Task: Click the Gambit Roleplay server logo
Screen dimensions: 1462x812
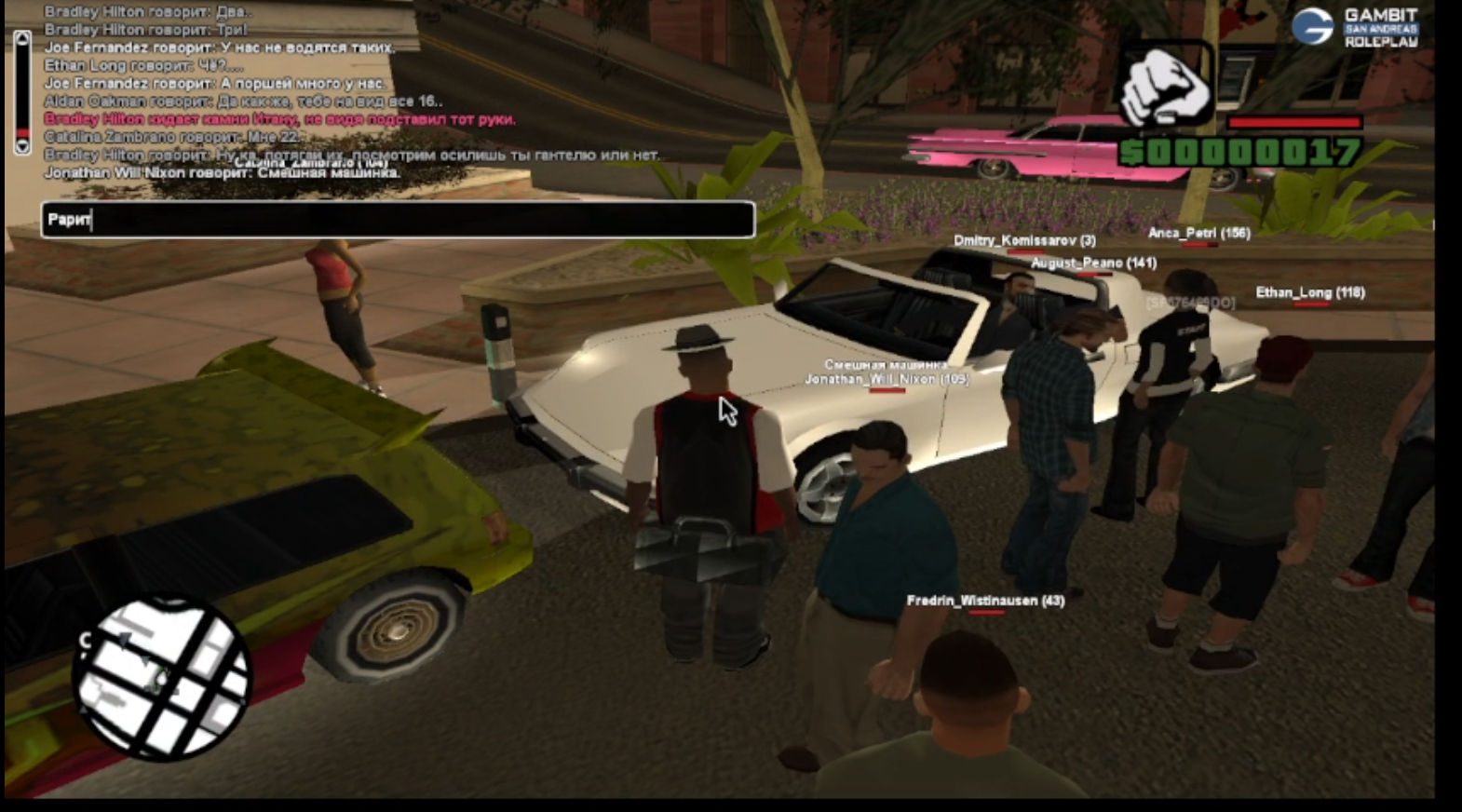Action: click(x=1355, y=27)
